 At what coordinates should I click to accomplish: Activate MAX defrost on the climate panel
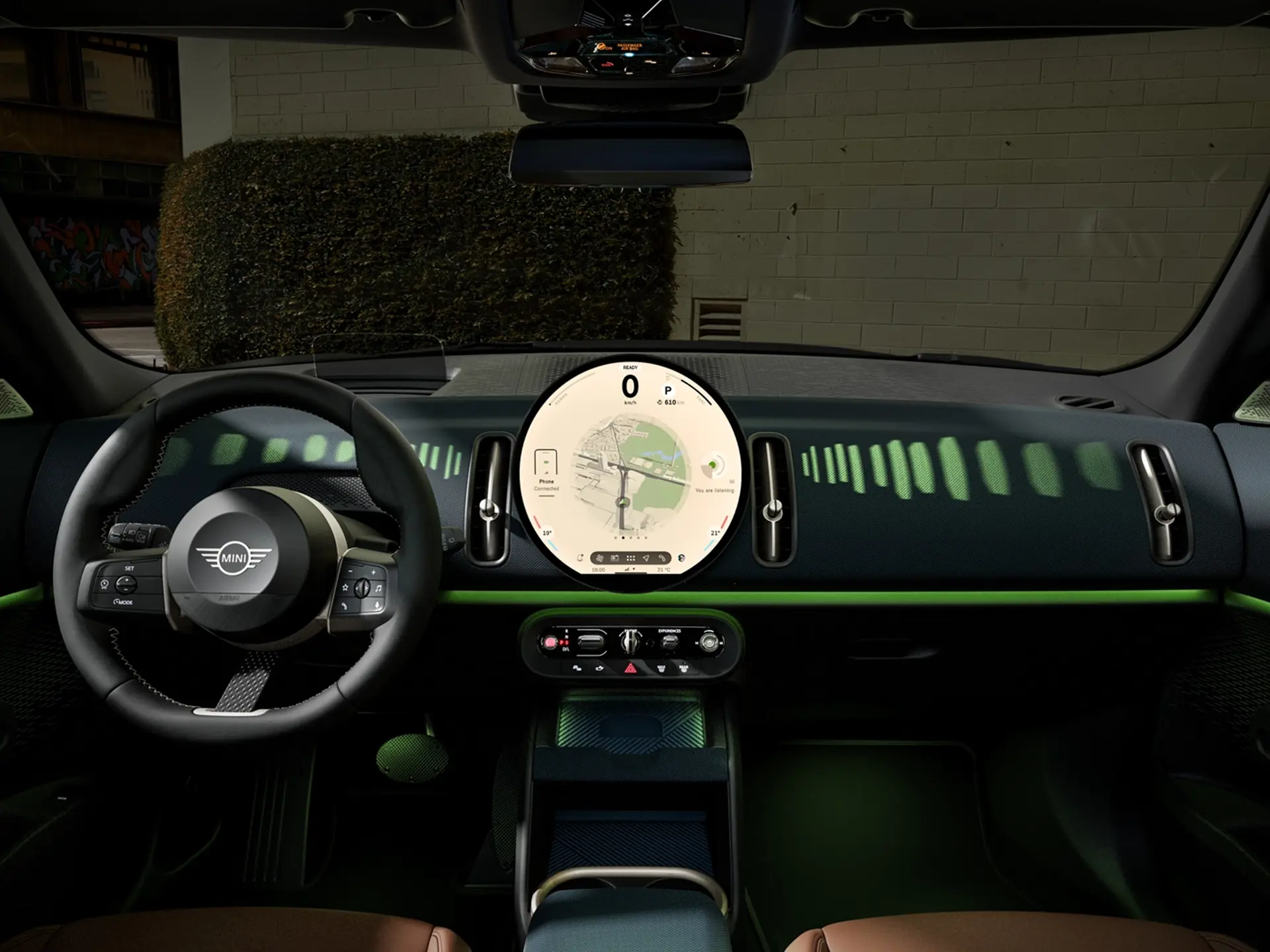pyautogui.click(x=661, y=668)
